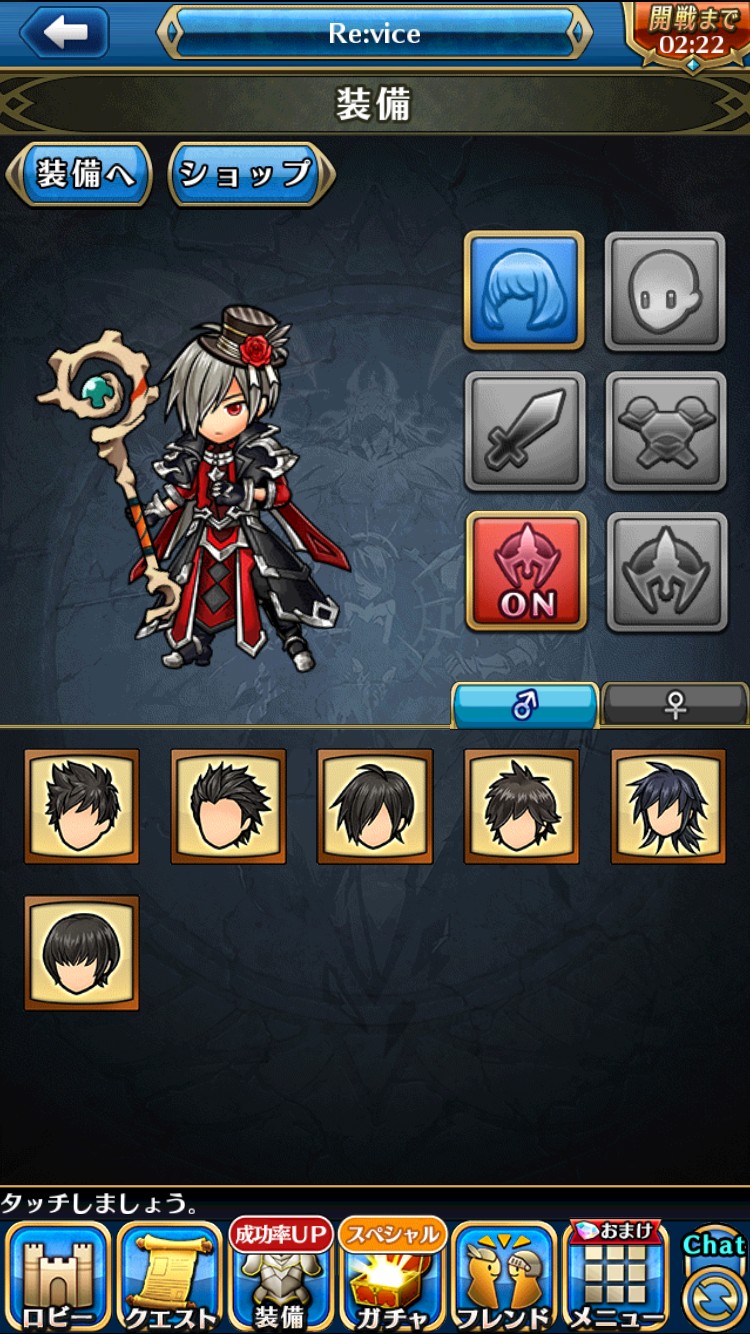Screen dimensions: 750x1334
Task: Select the face category icon
Action: 665,290
